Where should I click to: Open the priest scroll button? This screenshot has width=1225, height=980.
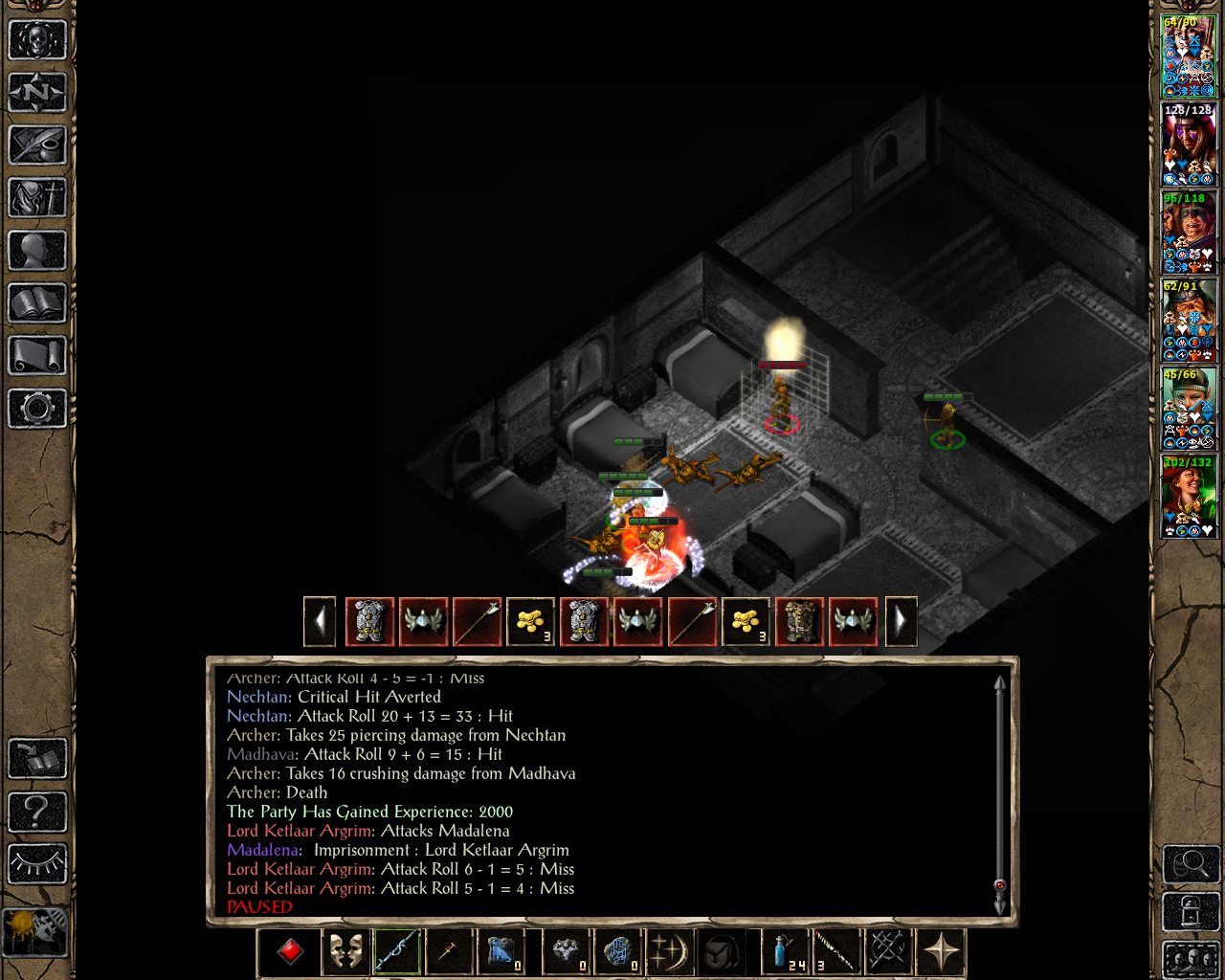[x=37, y=356]
